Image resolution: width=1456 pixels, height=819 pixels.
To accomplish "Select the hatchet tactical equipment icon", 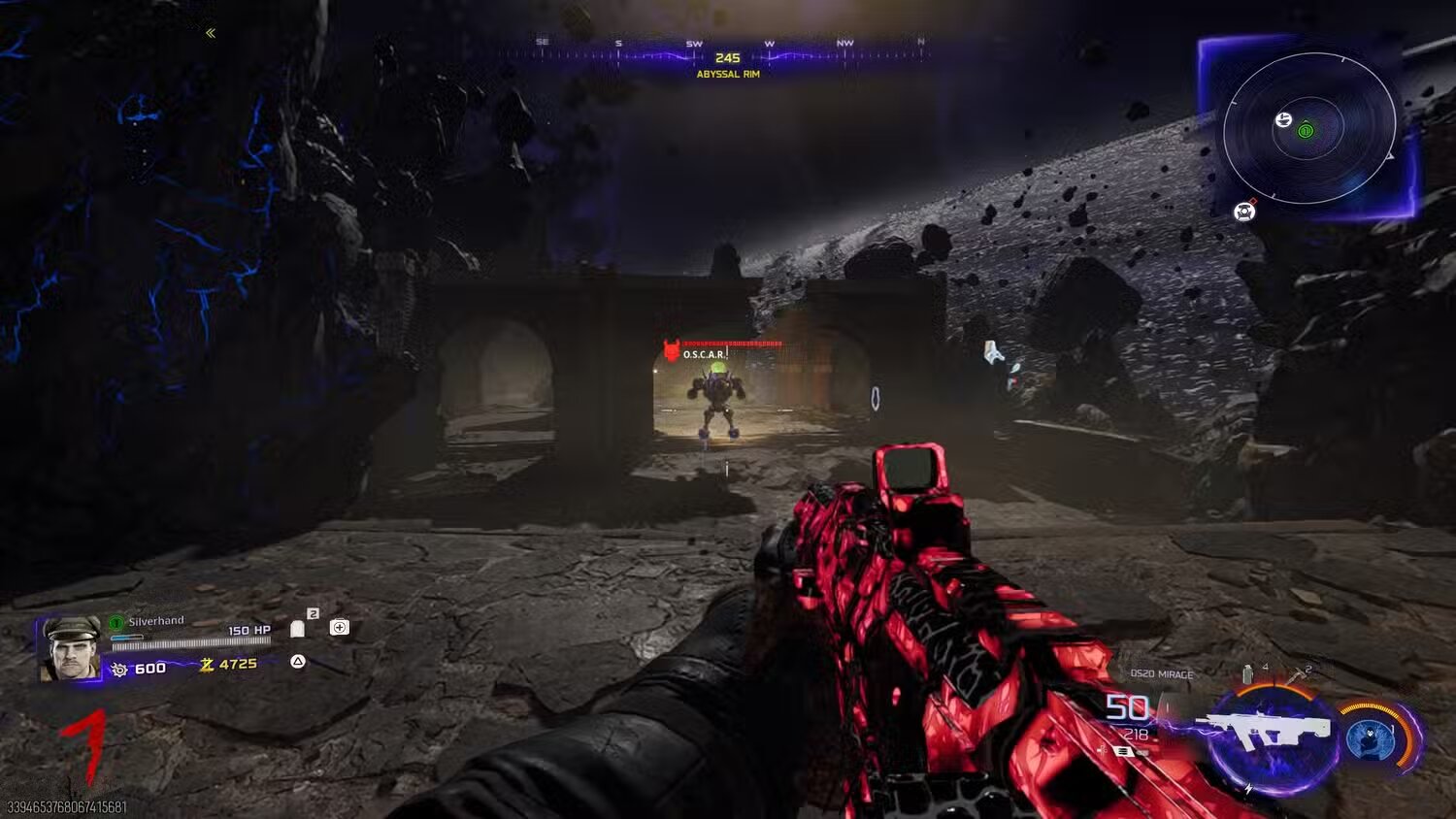I will click(1301, 673).
